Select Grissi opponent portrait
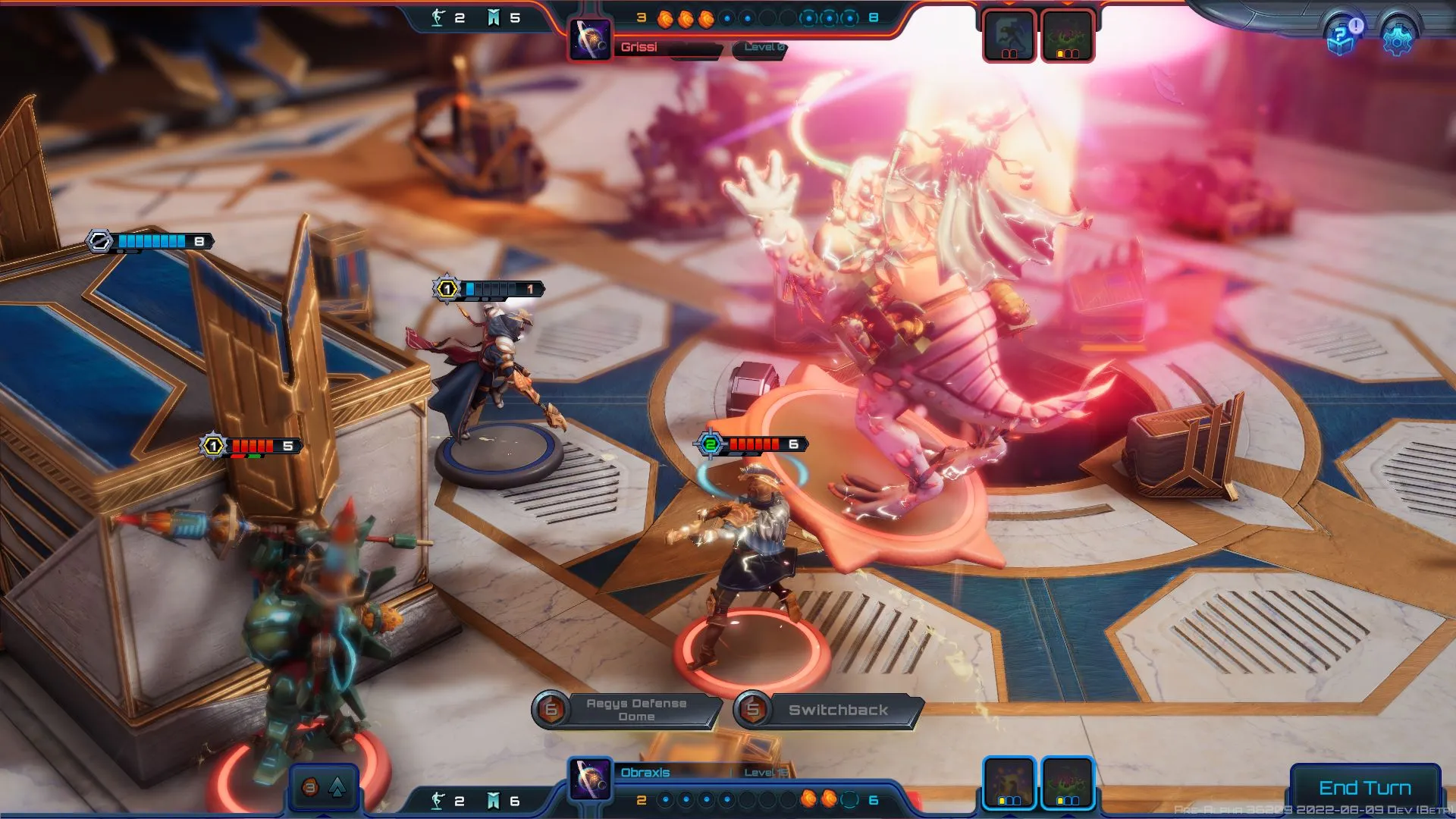The image size is (1456, 819). (591, 39)
